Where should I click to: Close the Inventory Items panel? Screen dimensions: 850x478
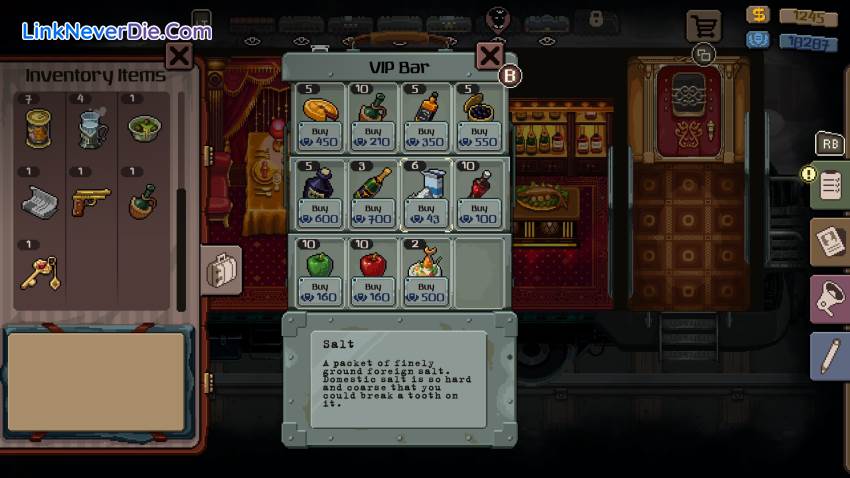pos(179,56)
